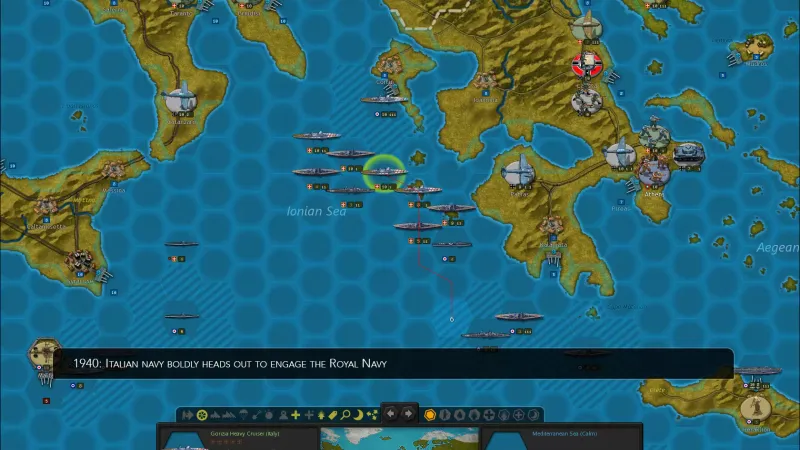The width and height of the screenshot is (800, 450).
Task: Click the bright yellow plus toolbar icon
Action: [x=295, y=414]
